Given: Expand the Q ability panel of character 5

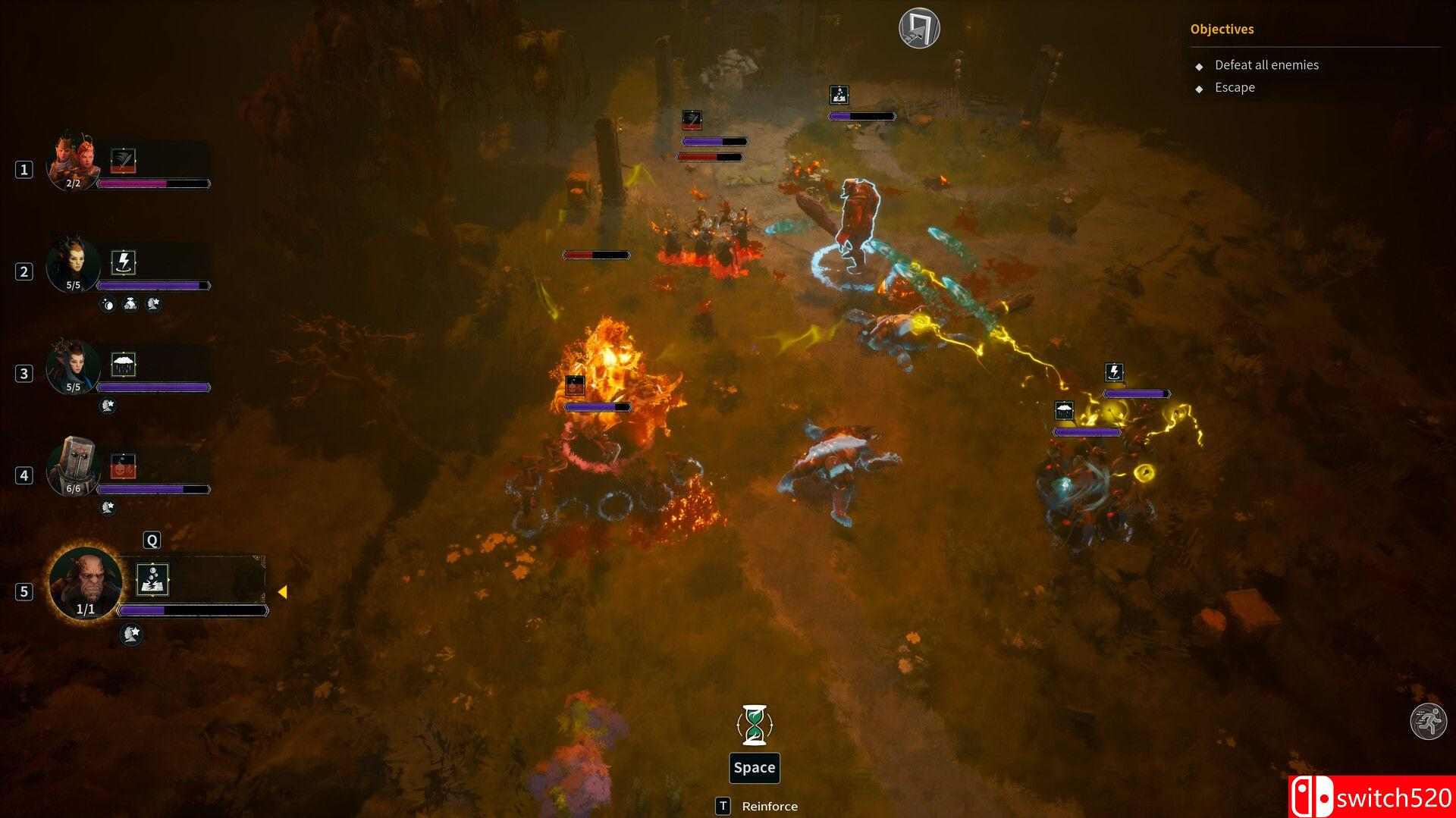Looking at the screenshot, I should (151, 539).
